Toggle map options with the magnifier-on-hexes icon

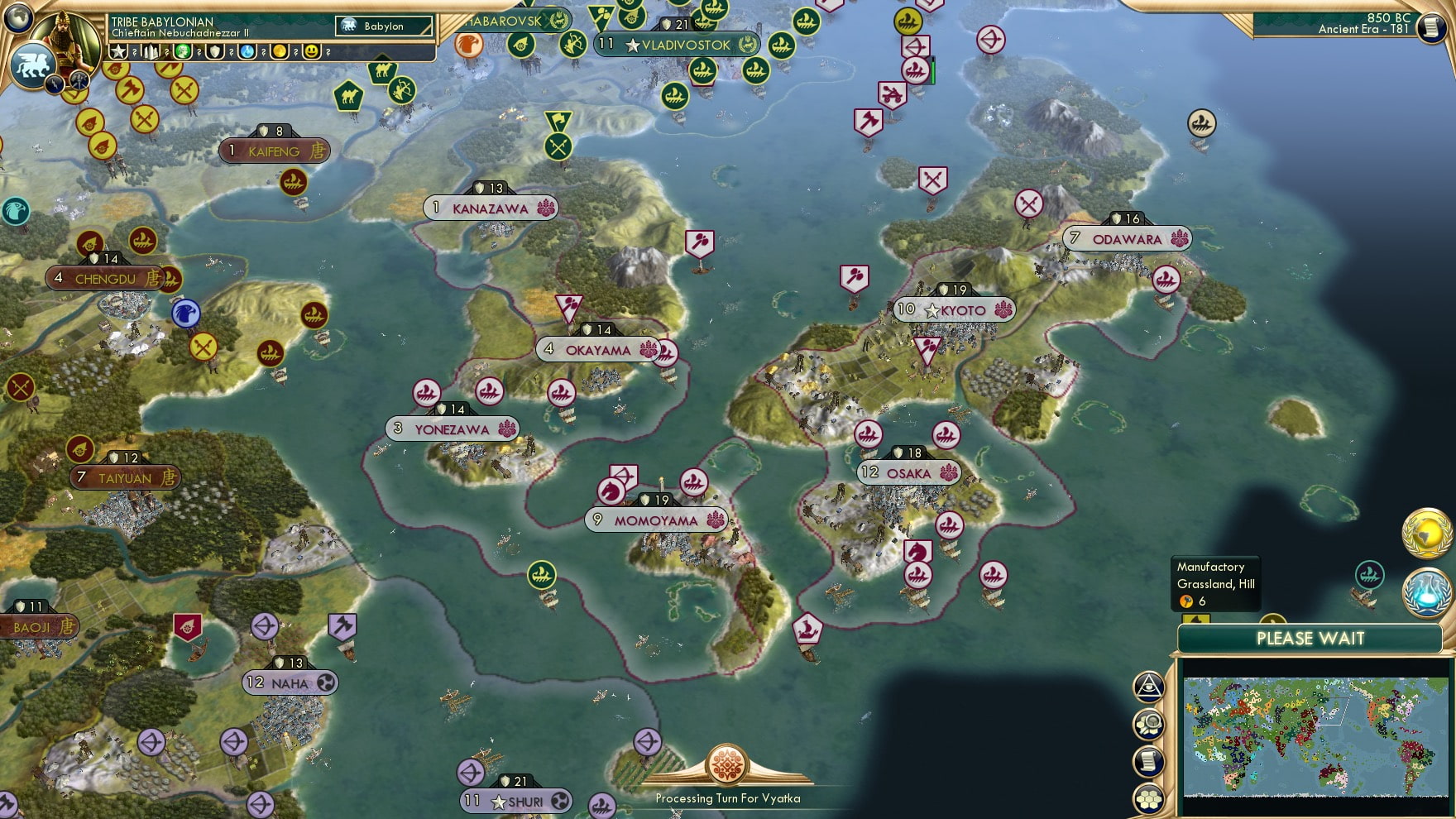pyautogui.click(x=1148, y=722)
